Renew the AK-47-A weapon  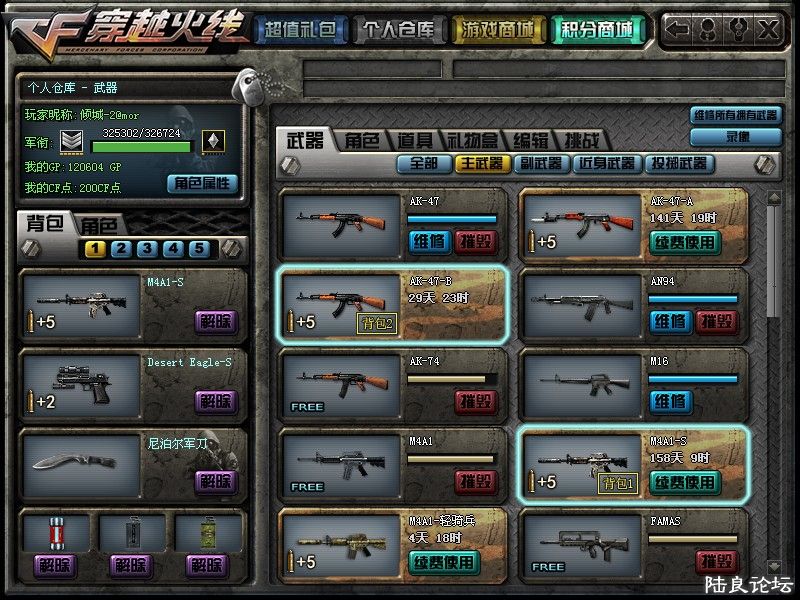coord(684,241)
